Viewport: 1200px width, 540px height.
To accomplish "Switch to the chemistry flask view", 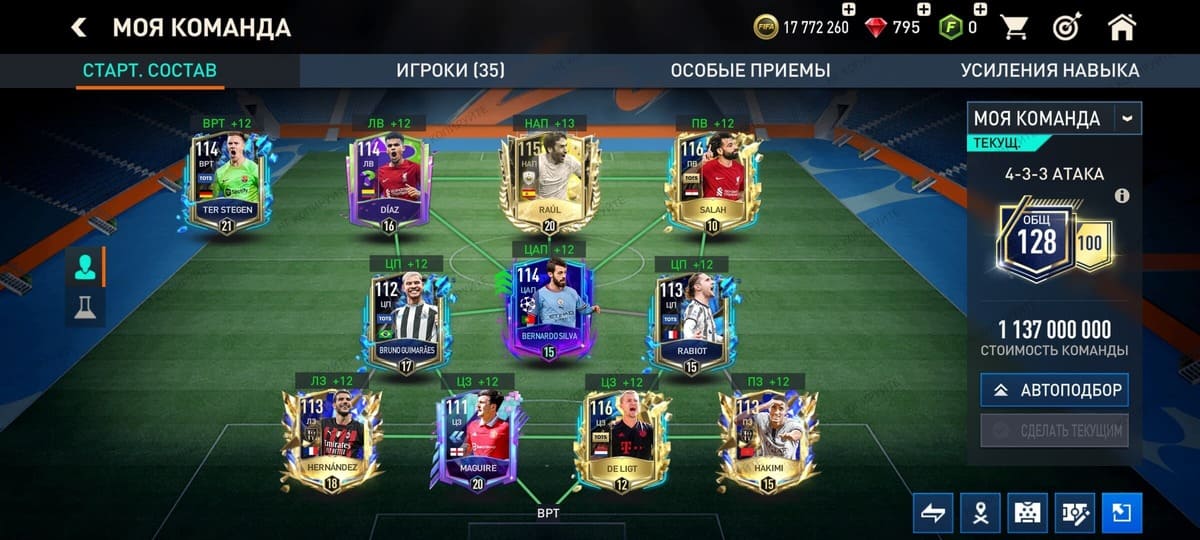I will tap(85, 307).
